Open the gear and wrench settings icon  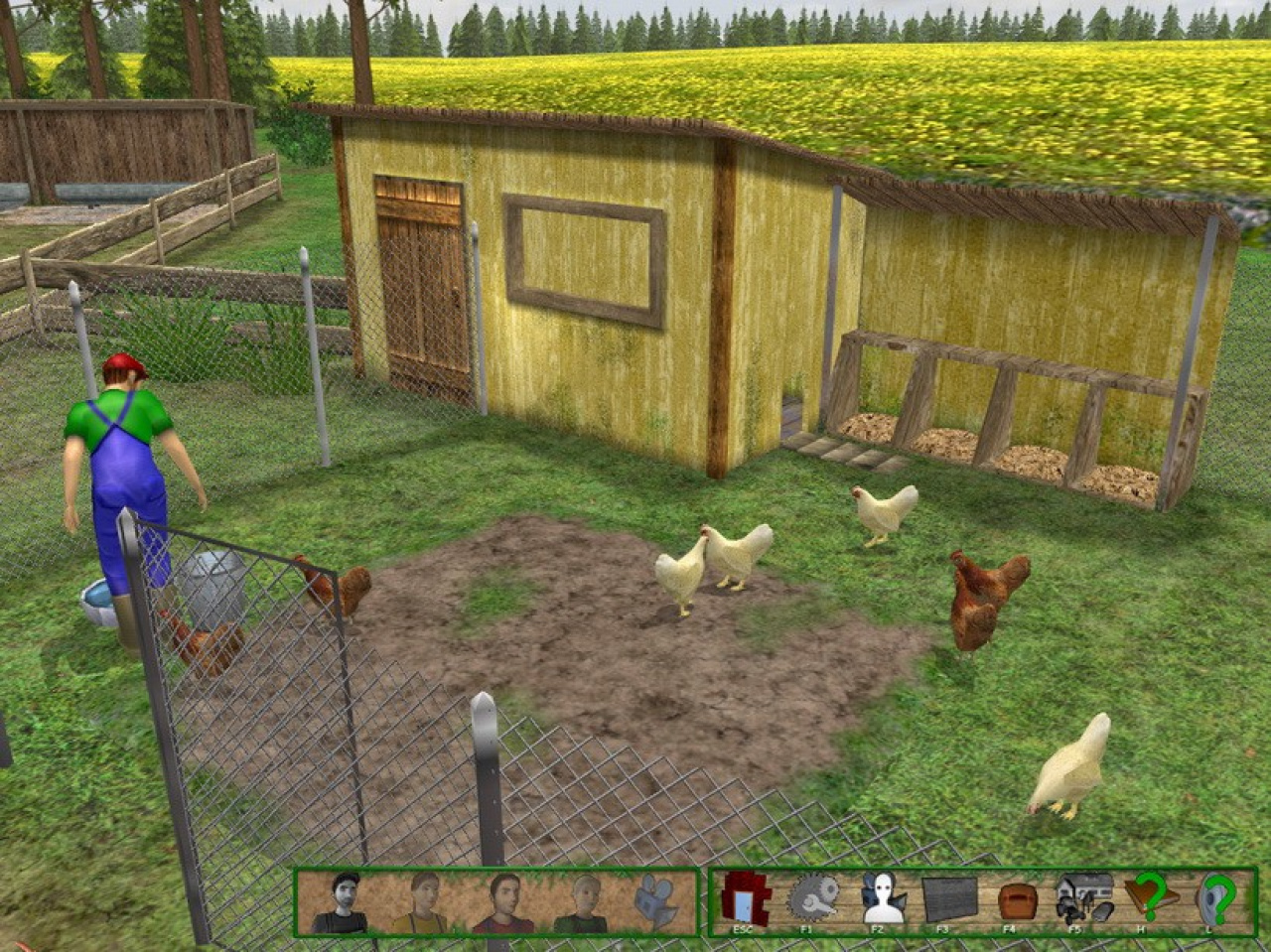tap(812, 898)
